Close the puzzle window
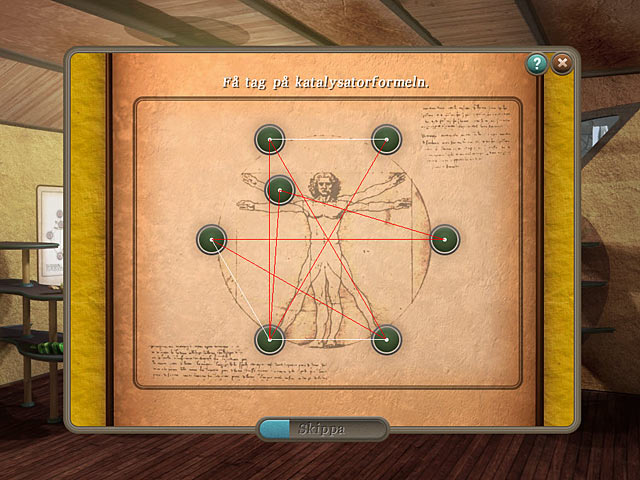 [563, 64]
